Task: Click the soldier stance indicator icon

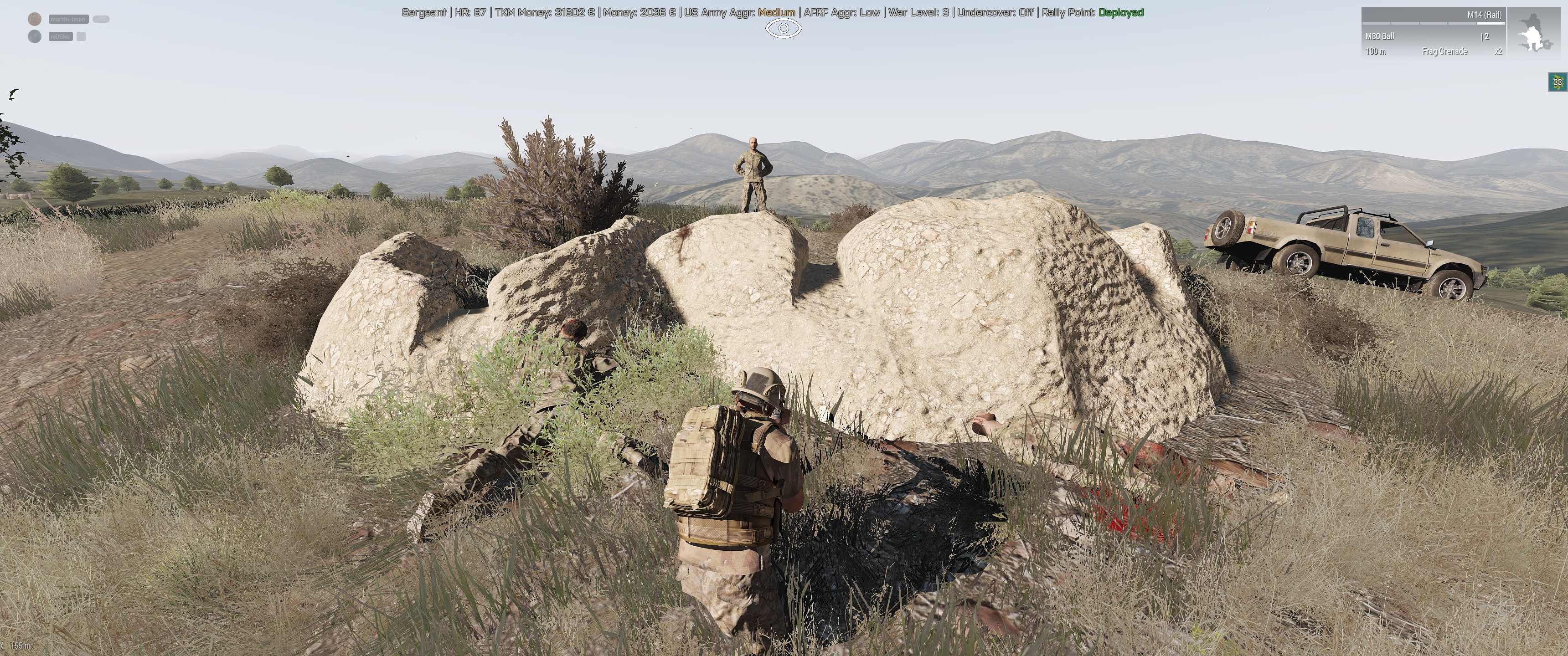Action: point(1535,33)
